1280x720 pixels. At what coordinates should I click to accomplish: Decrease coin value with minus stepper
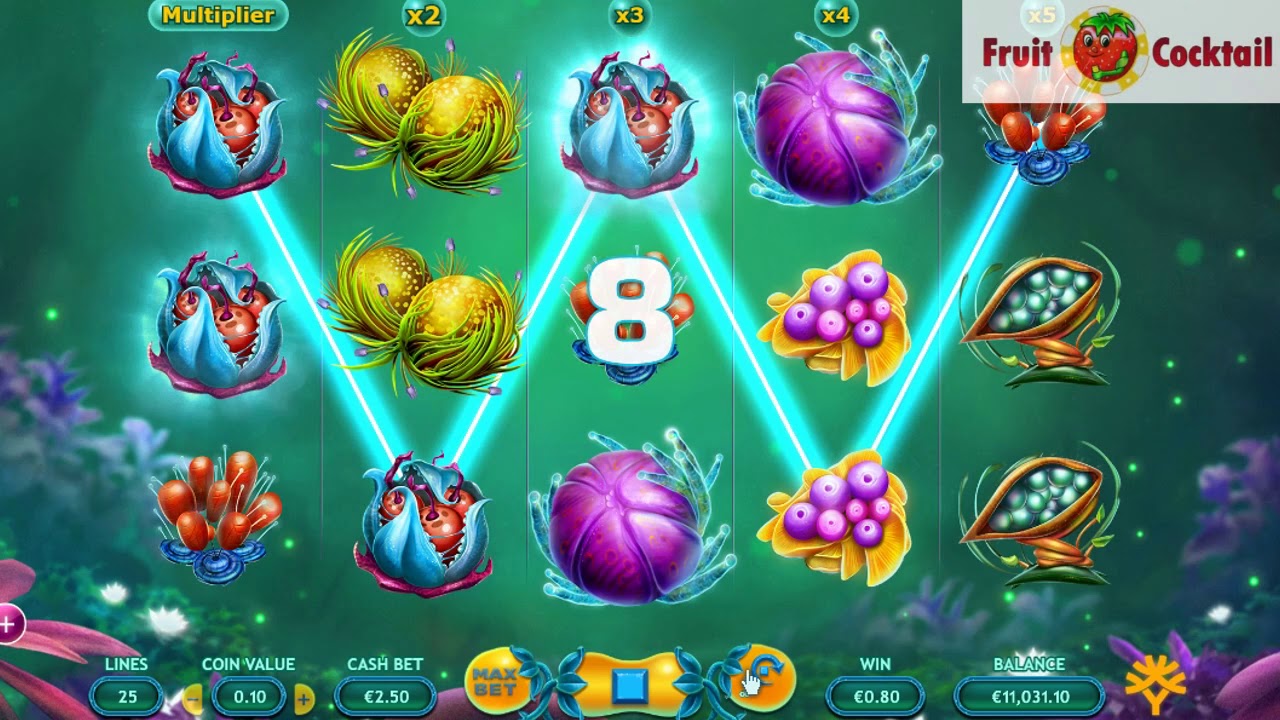point(190,698)
